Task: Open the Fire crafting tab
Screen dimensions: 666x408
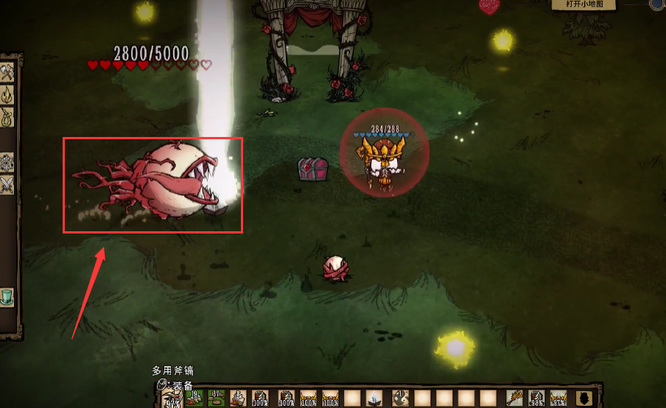Action: point(6,97)
